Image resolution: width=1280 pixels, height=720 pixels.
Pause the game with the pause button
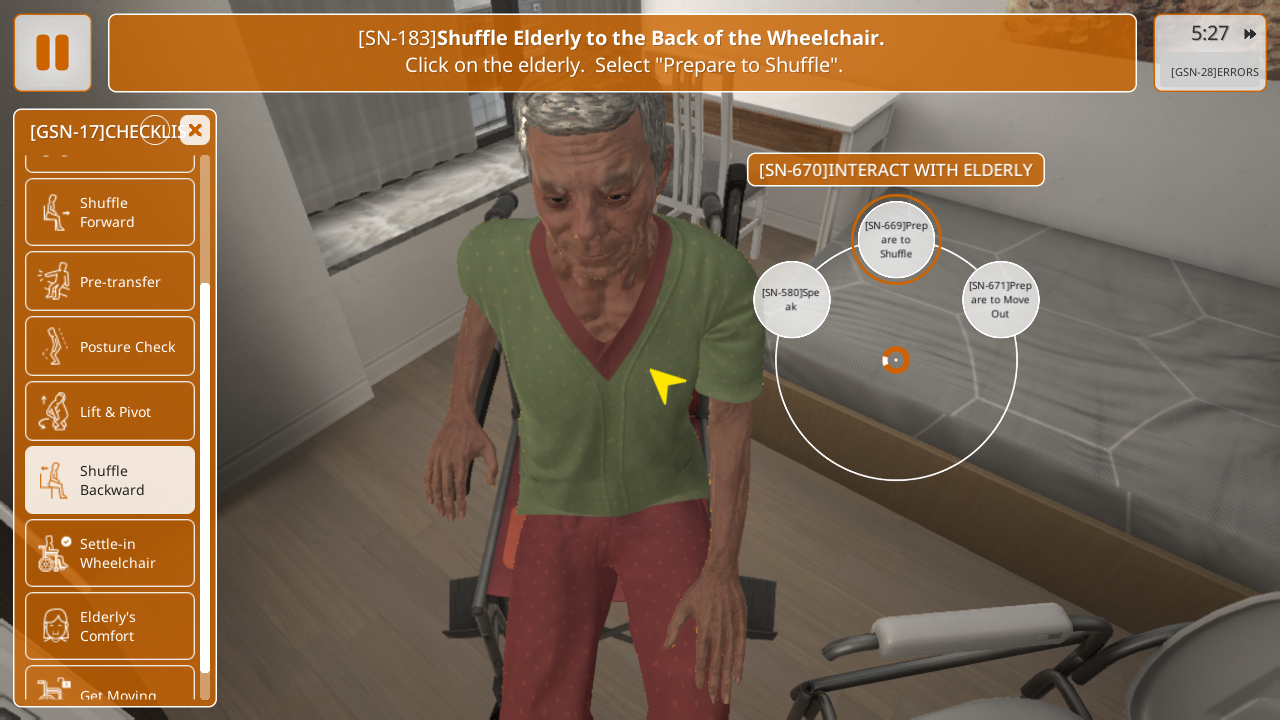[x=53, y=53]
